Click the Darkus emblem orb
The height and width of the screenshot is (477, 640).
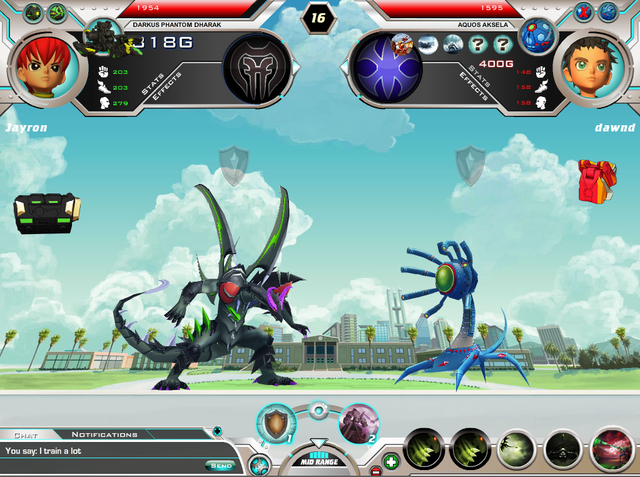(x=256, y=68)
